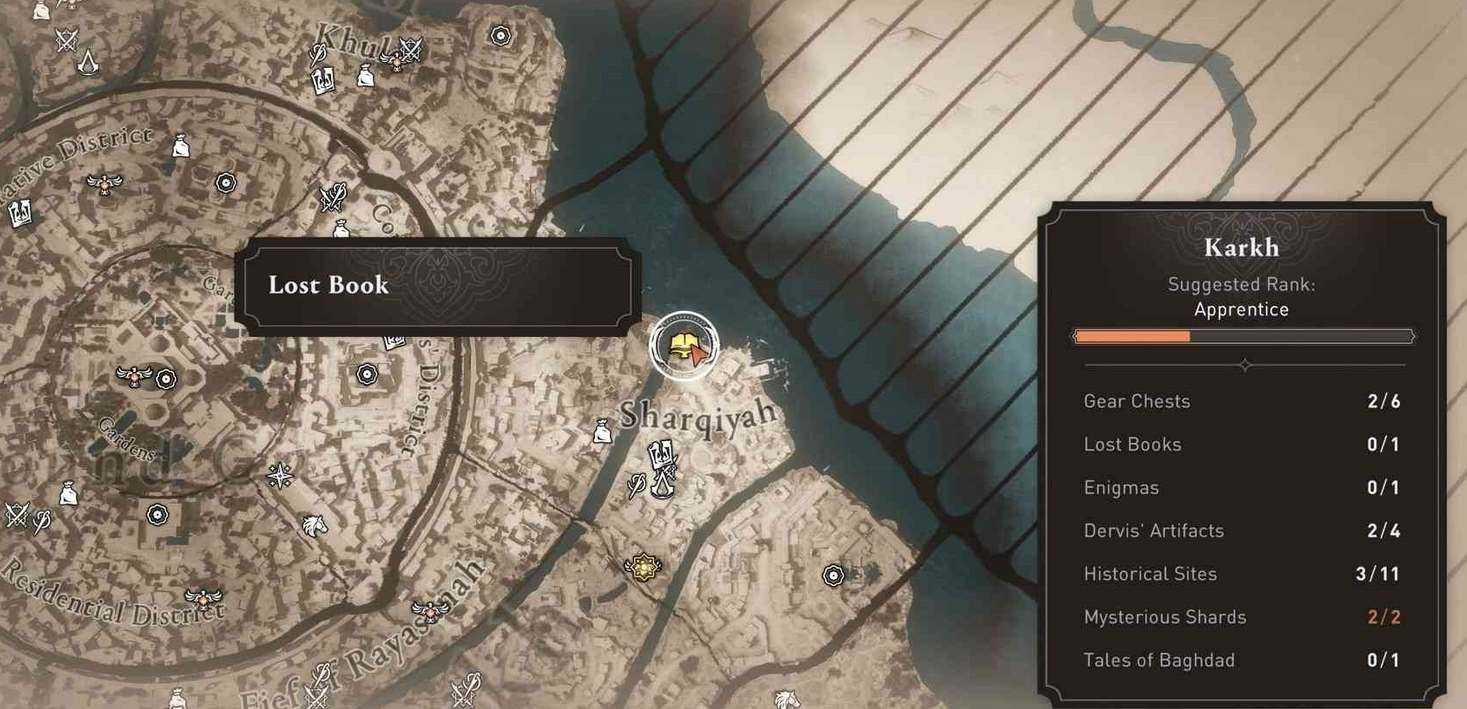
Task: Click the gold ornate marker south of Sharqiyah
Action: [640, 568]
